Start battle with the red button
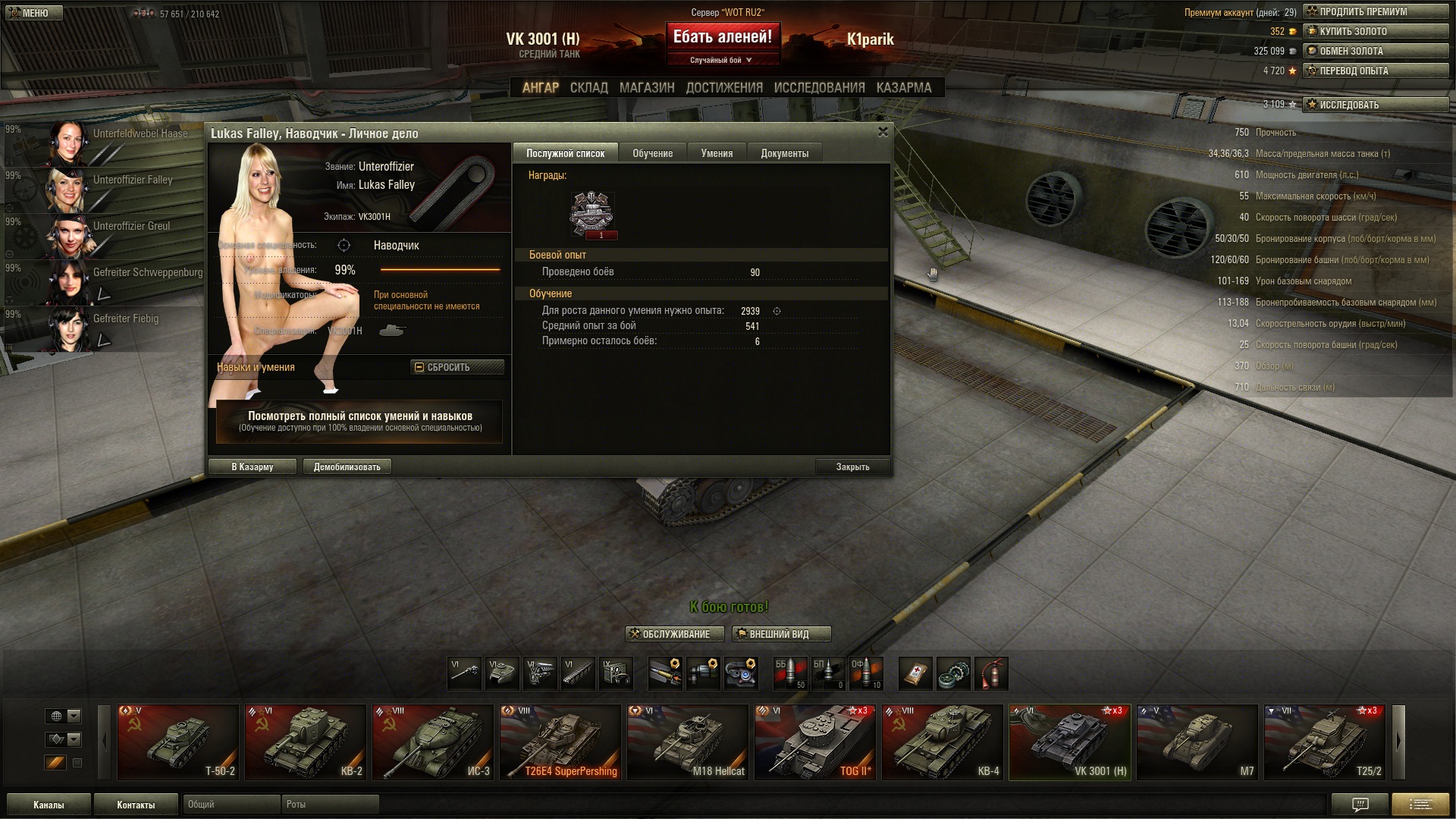1456x819 pixels. (x=722, y=37)
